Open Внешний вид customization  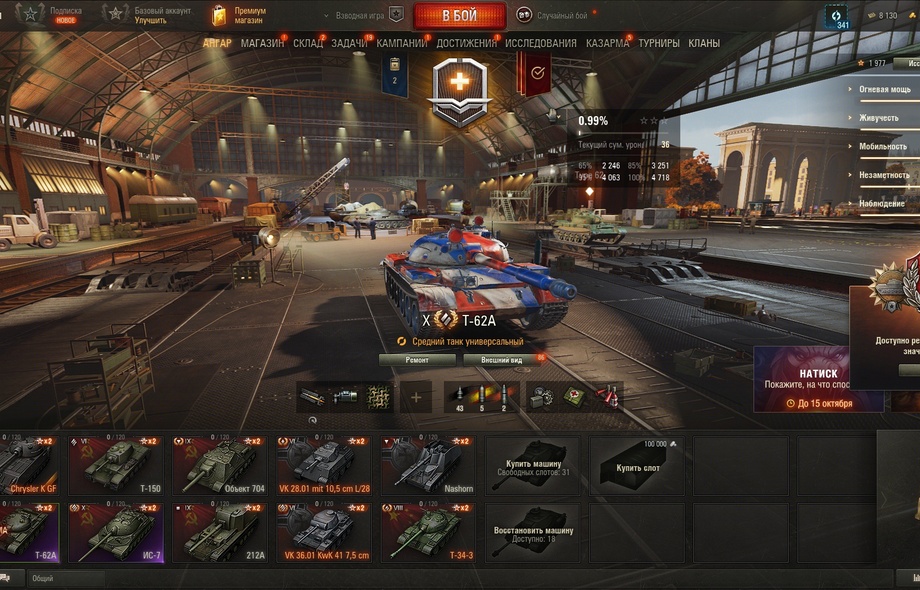pyautogui.click(x=501, y=359)
